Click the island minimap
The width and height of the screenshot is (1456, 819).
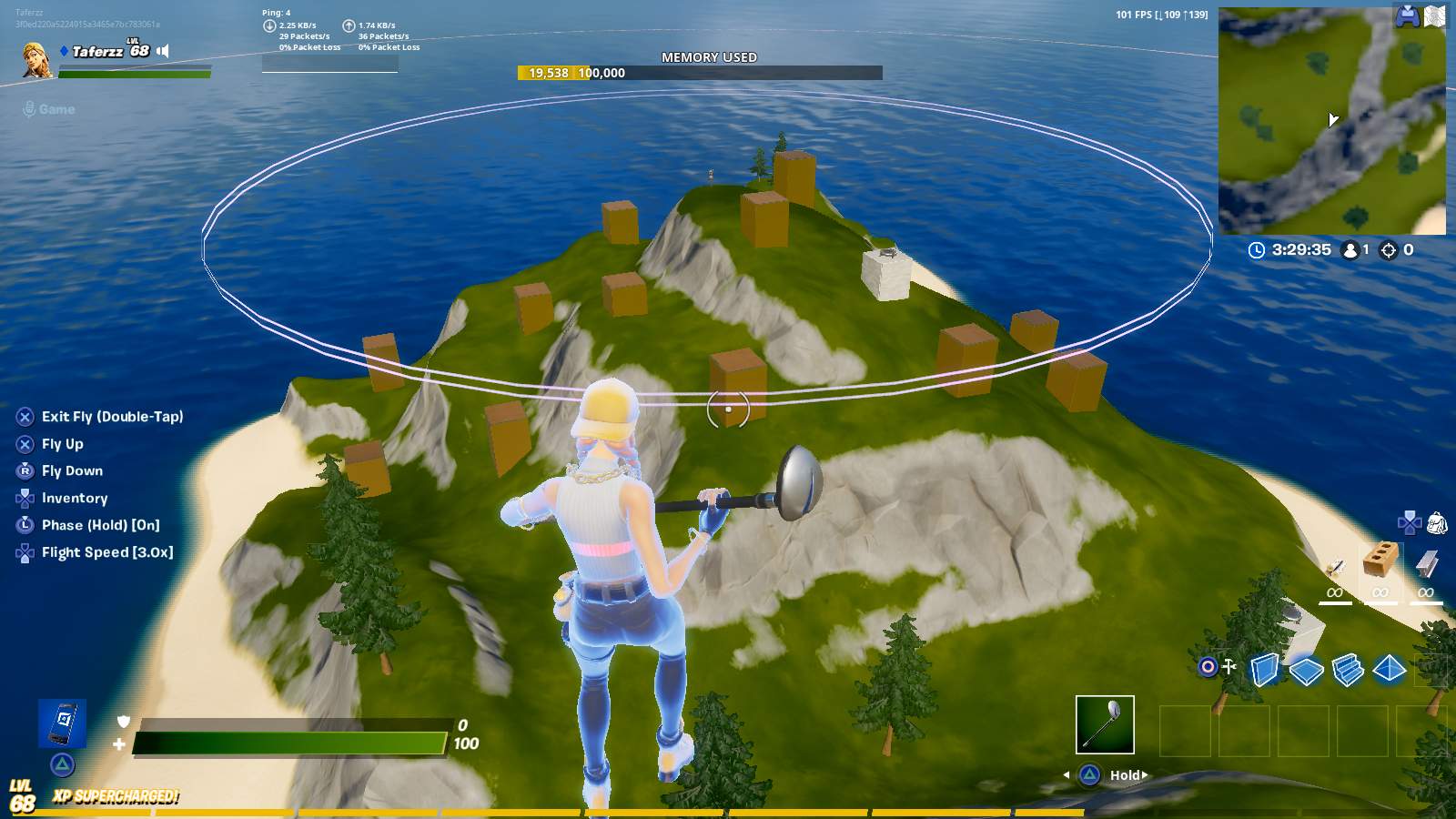(1331, 121)
